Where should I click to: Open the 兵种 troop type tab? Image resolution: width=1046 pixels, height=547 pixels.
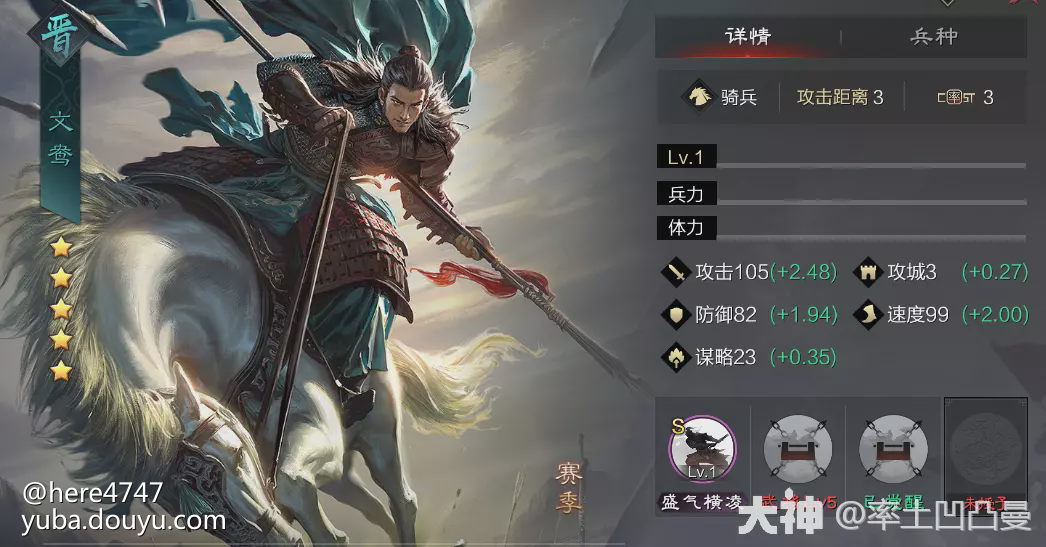pos(933,37)
